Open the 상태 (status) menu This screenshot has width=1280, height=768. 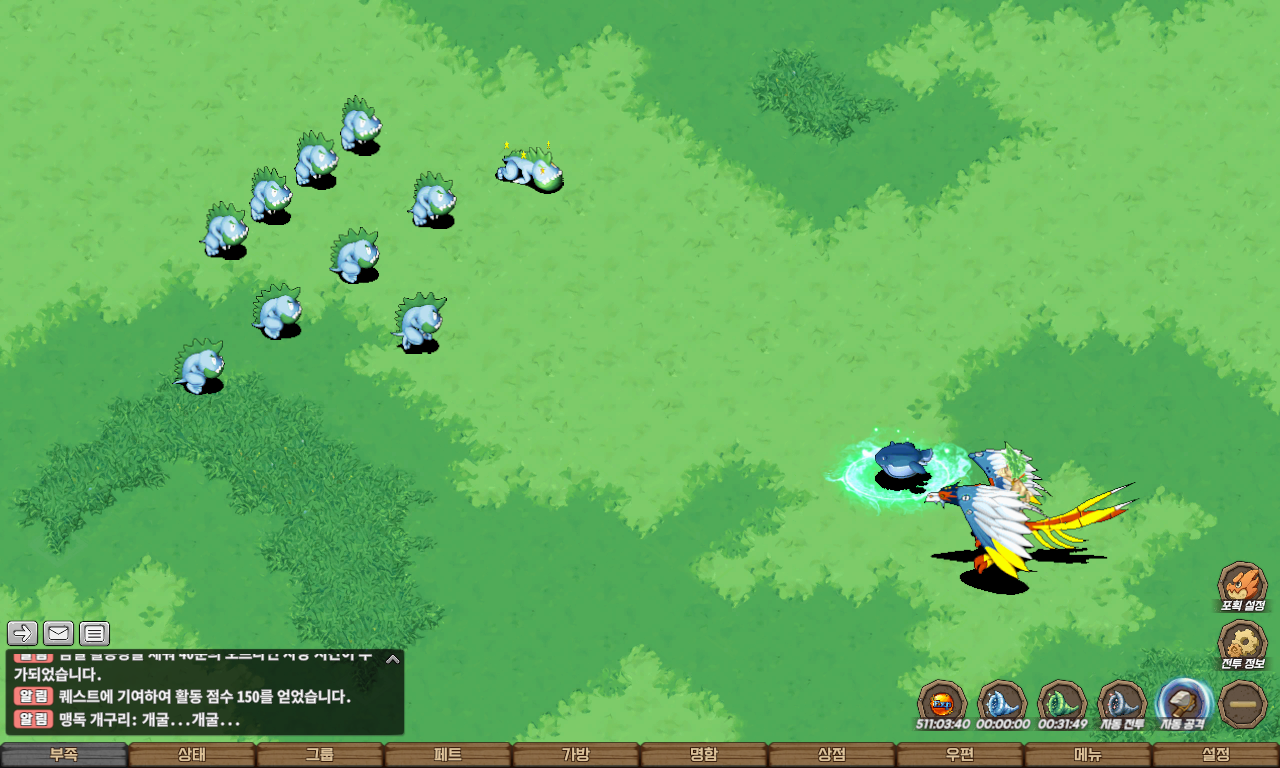click(192, 755)
